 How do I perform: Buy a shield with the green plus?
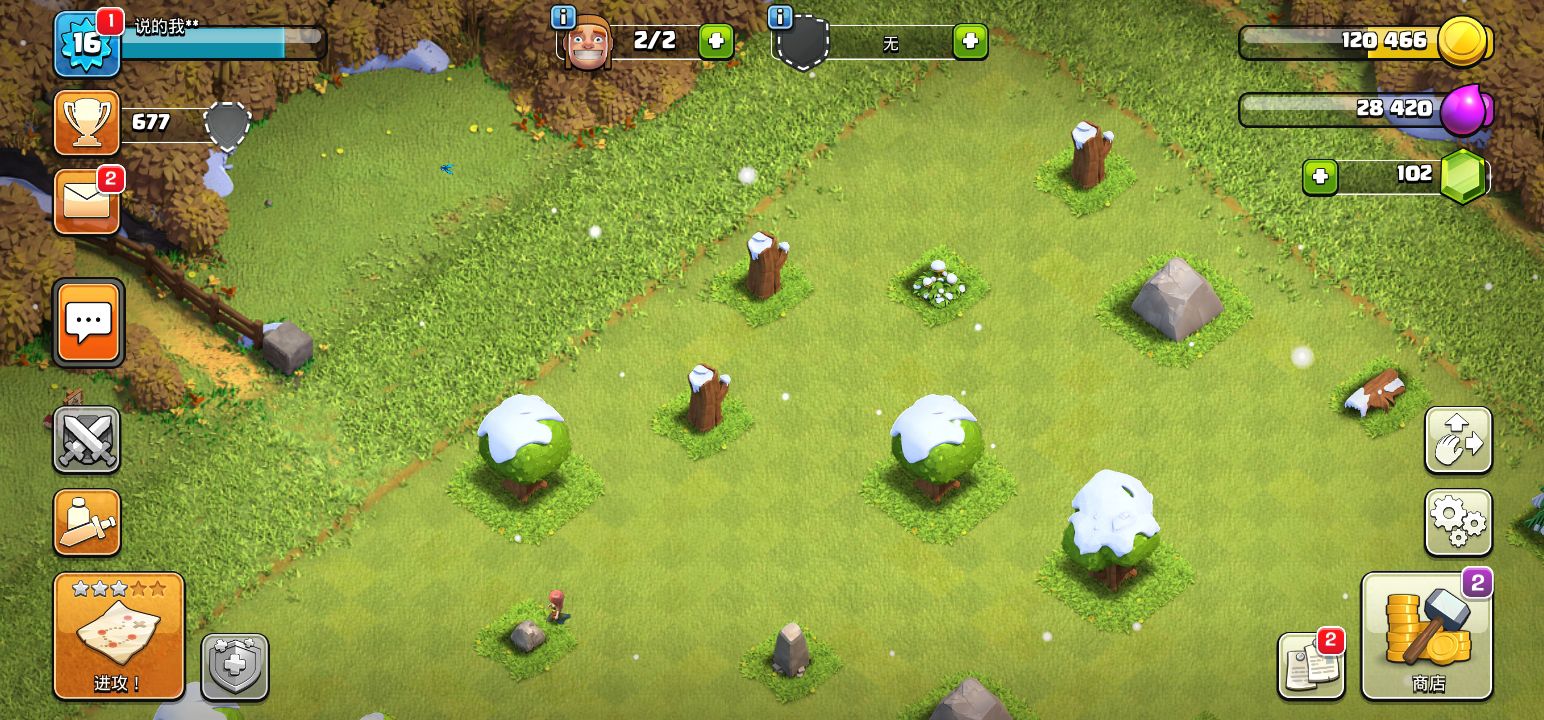(x=969, y=42)
